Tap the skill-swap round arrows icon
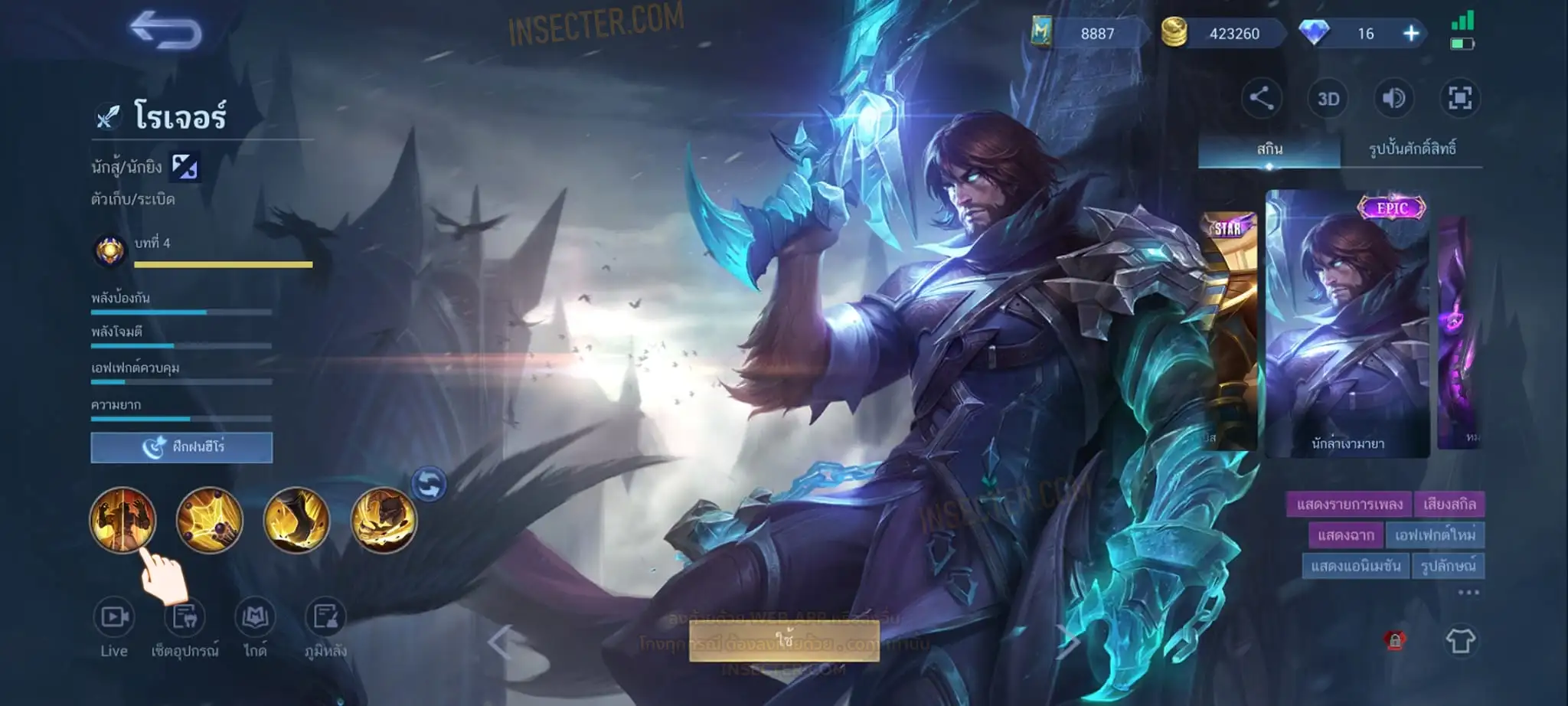The width and height of the screenshot is (1568, 706). pos(429,484)
